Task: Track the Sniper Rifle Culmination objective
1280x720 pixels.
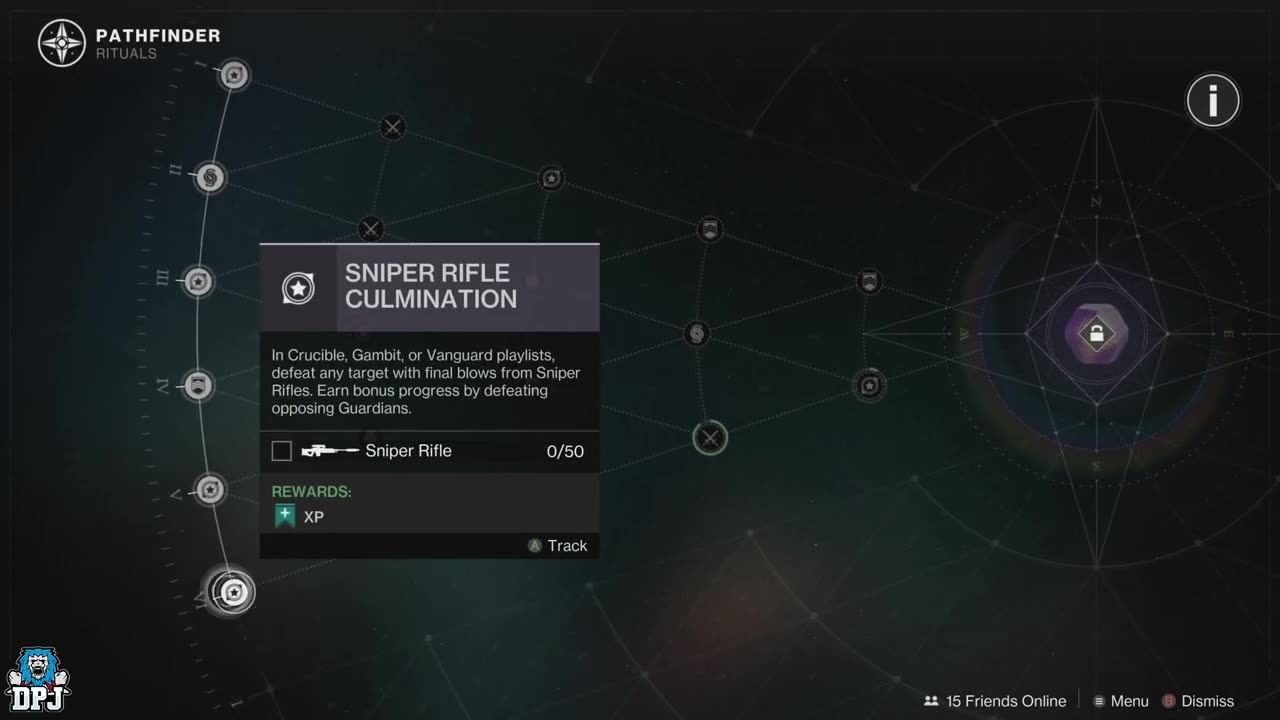Action: pyautogui.click(x=557, y=545)
